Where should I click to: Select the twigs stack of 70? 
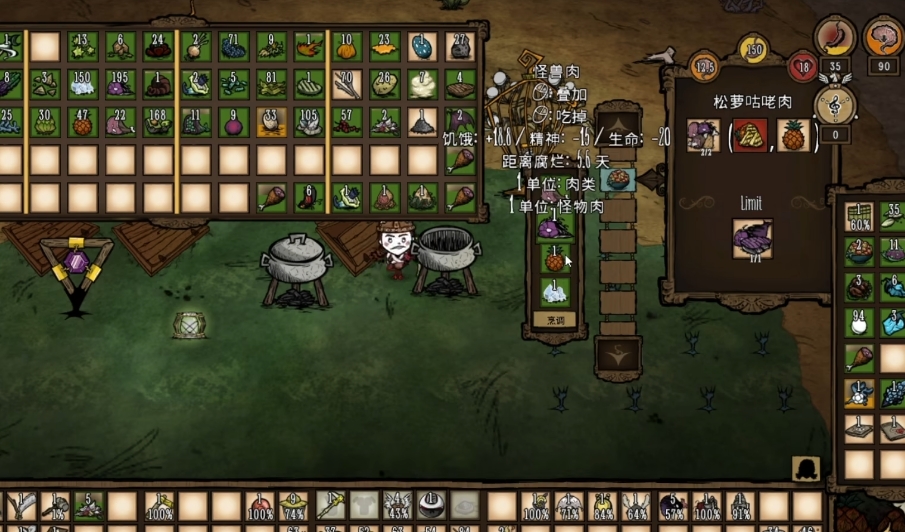[x=346, y=85]
